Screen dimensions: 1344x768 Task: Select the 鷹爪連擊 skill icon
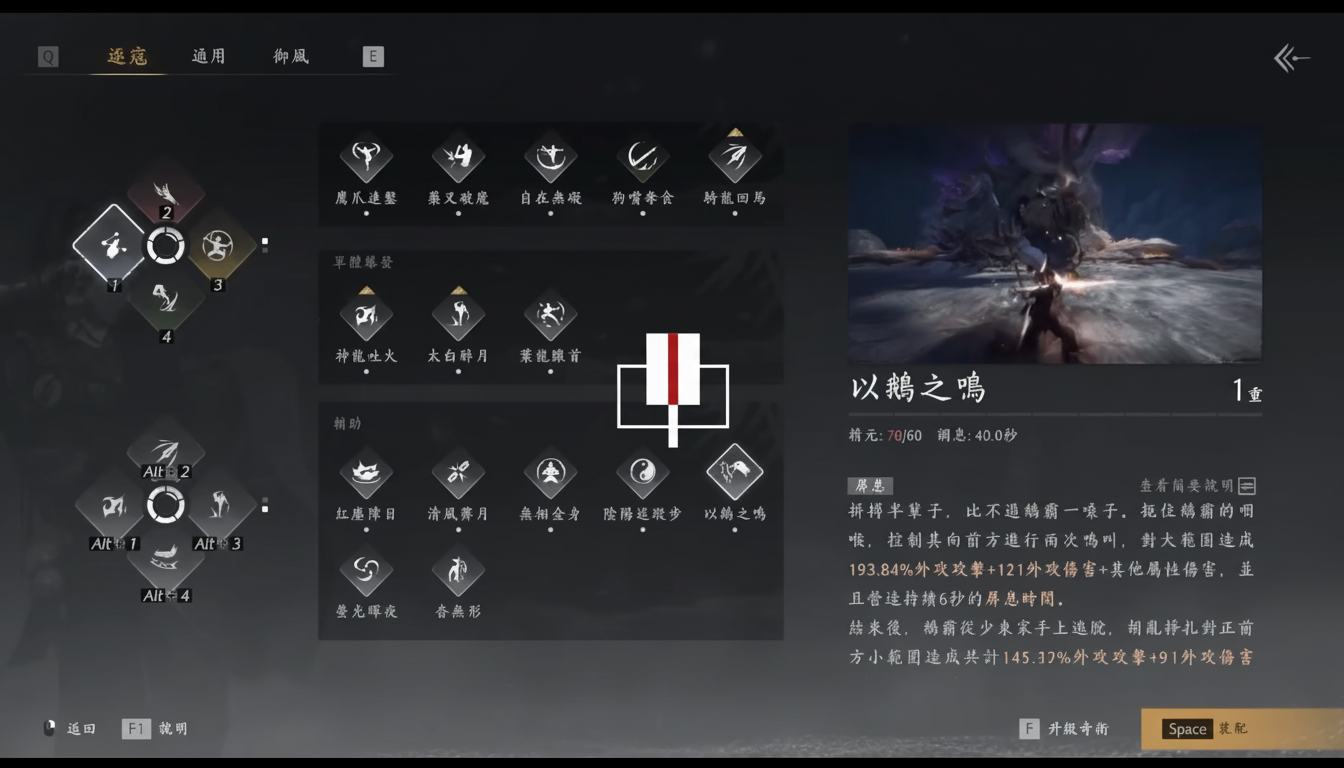pyautogui.click(x=365, y=158)
